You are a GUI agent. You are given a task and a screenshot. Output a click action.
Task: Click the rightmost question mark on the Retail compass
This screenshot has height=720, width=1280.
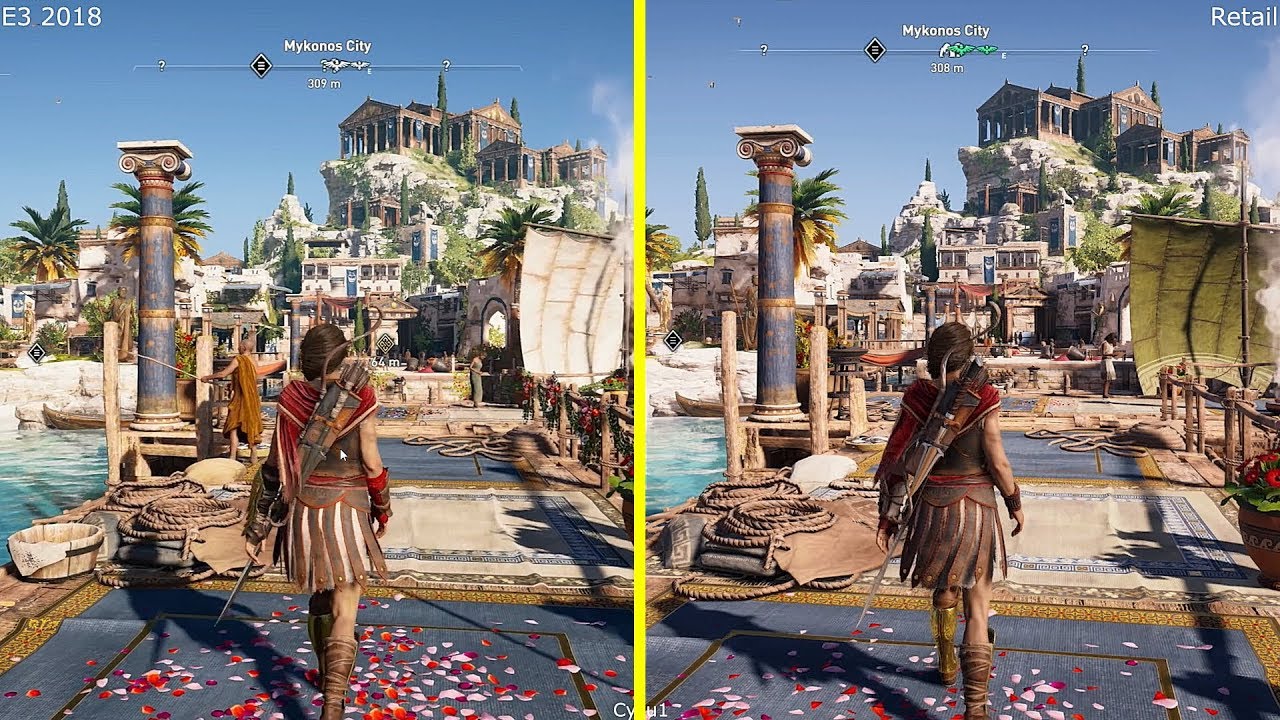[x=1085, y=50]
